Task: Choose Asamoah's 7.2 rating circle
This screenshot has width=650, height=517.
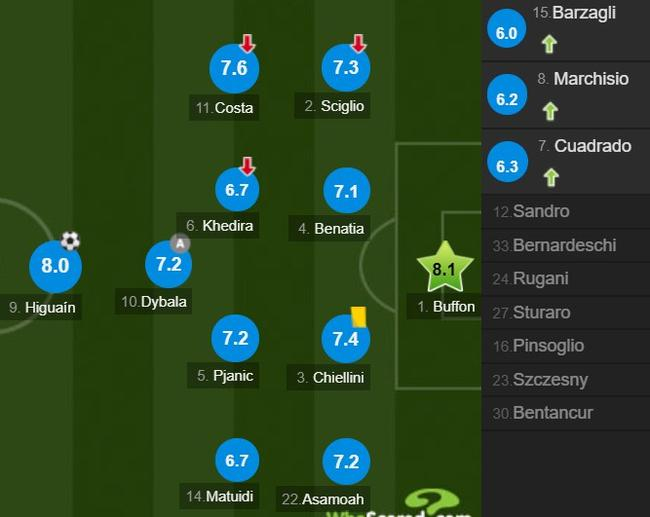Action: click(345, 461)
